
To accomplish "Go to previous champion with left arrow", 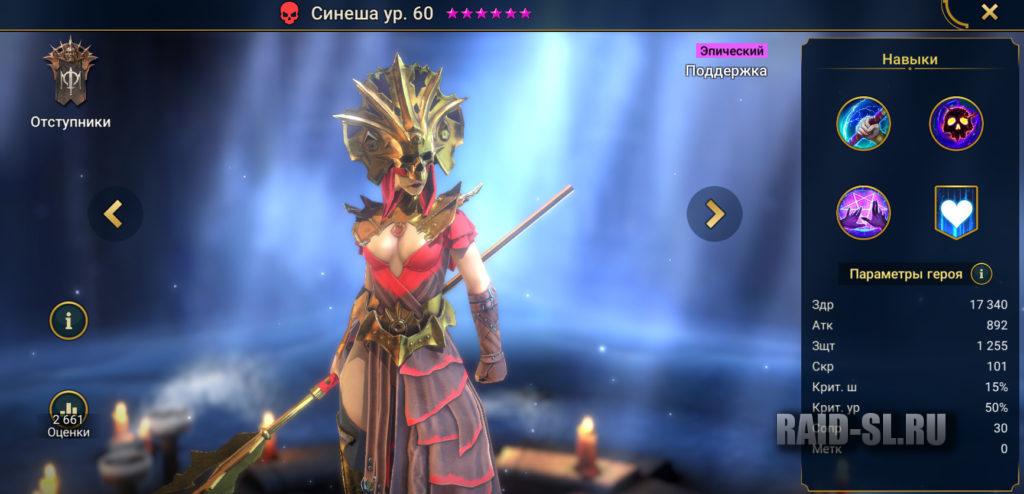I will click(x=114, y=213).
